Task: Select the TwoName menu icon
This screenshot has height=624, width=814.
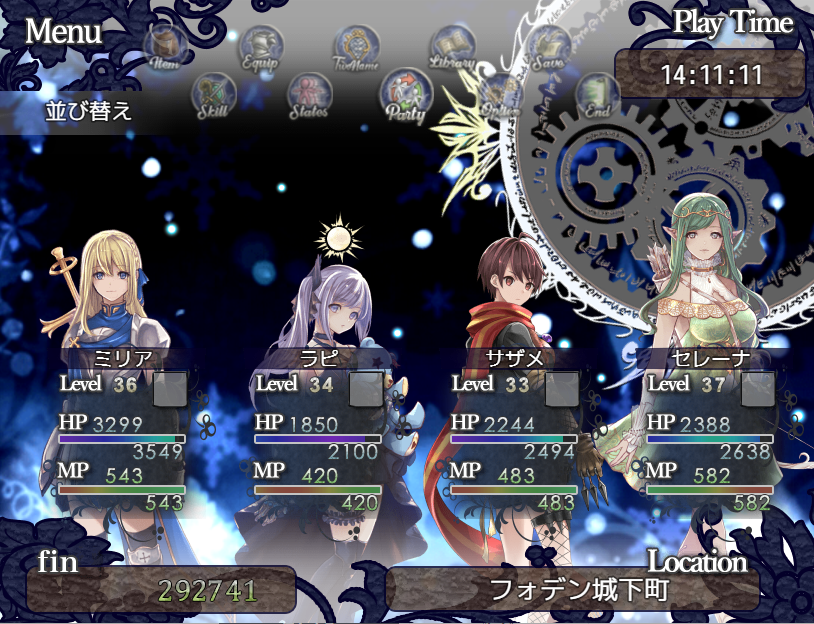Action: tap(357, 47)
